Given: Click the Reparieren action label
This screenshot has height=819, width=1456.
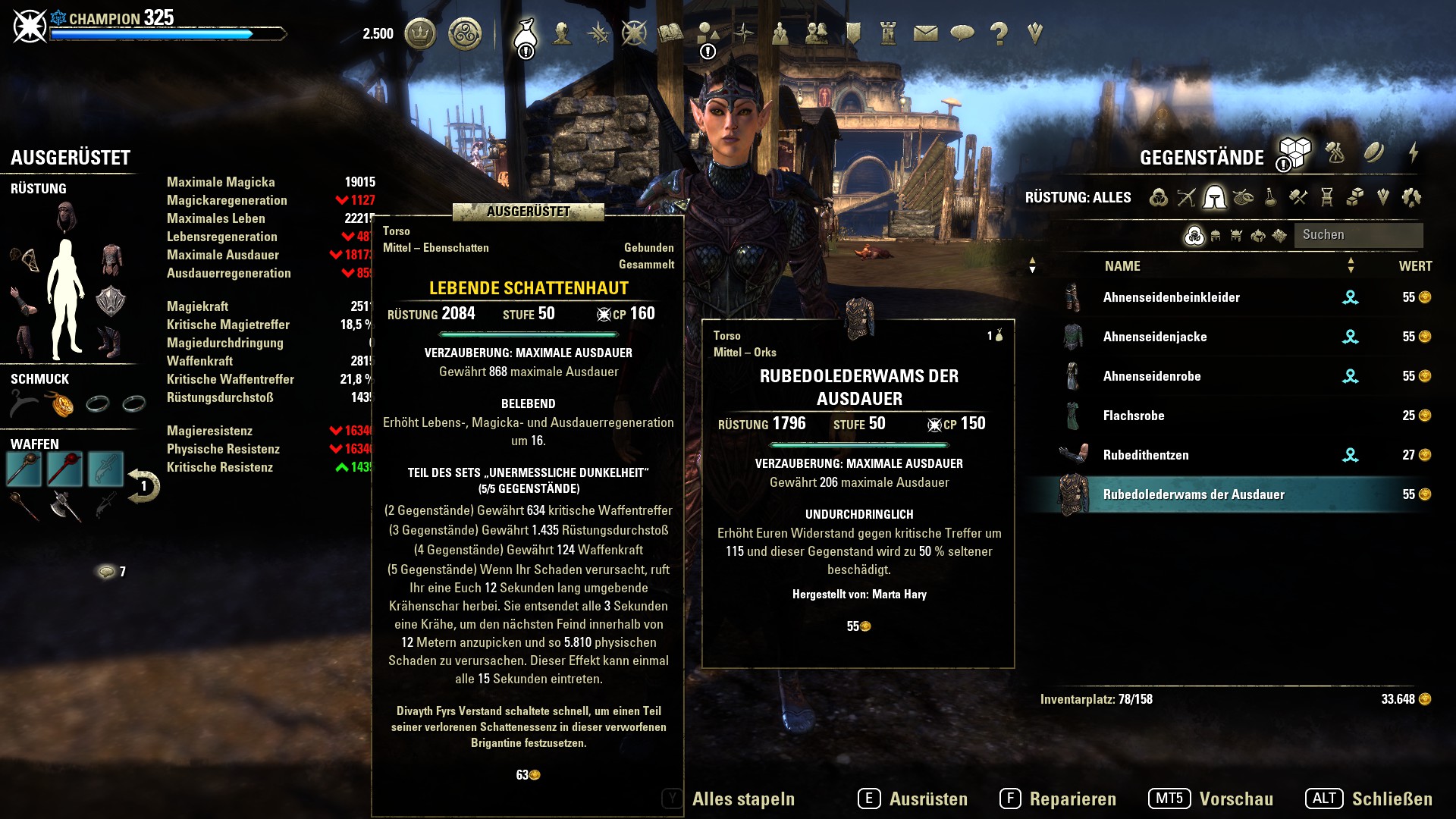Looking at the screenshot, I should [x=1072, y=799].
